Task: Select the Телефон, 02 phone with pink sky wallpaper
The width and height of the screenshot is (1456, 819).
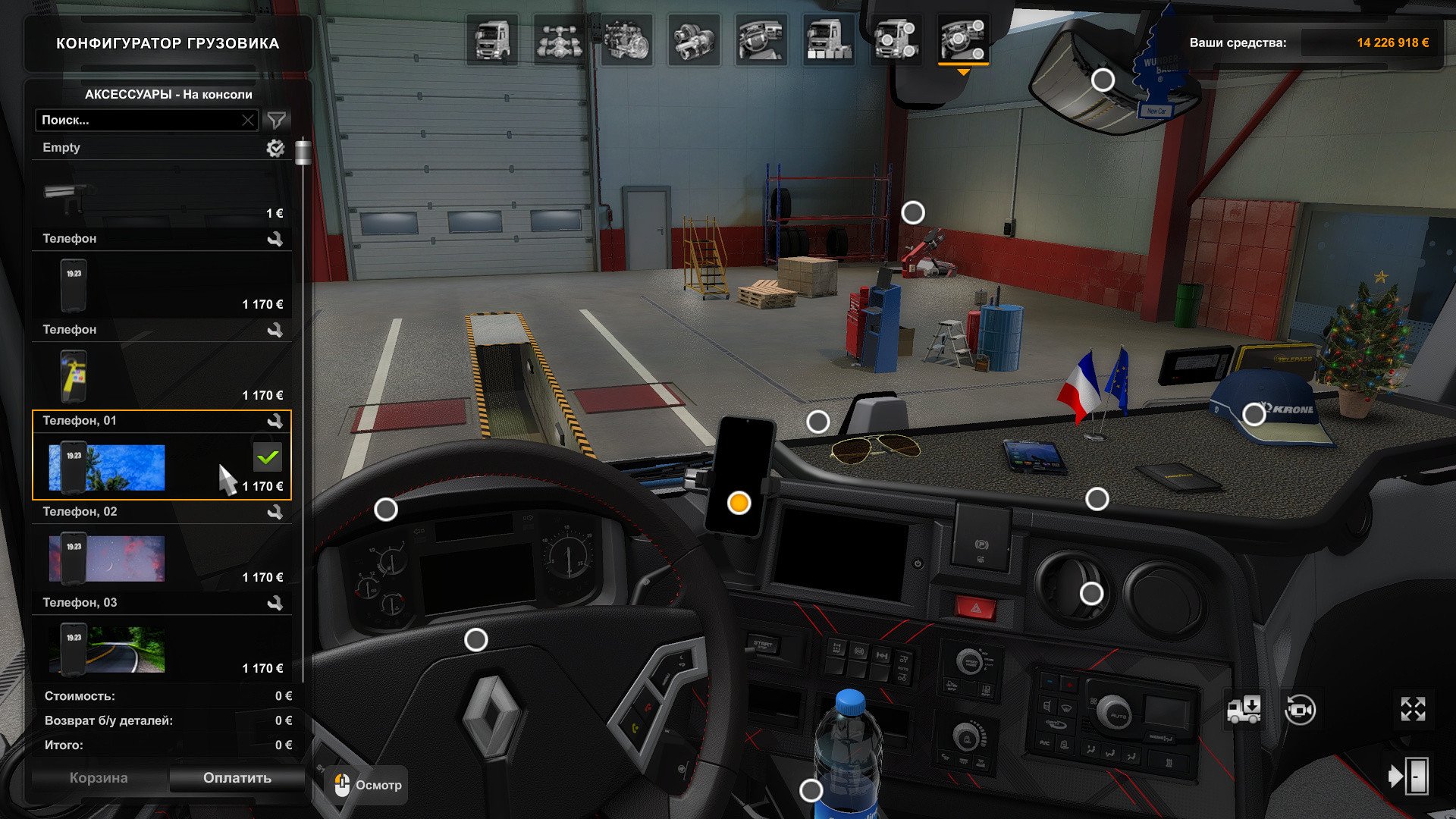Action: (161, 559)
